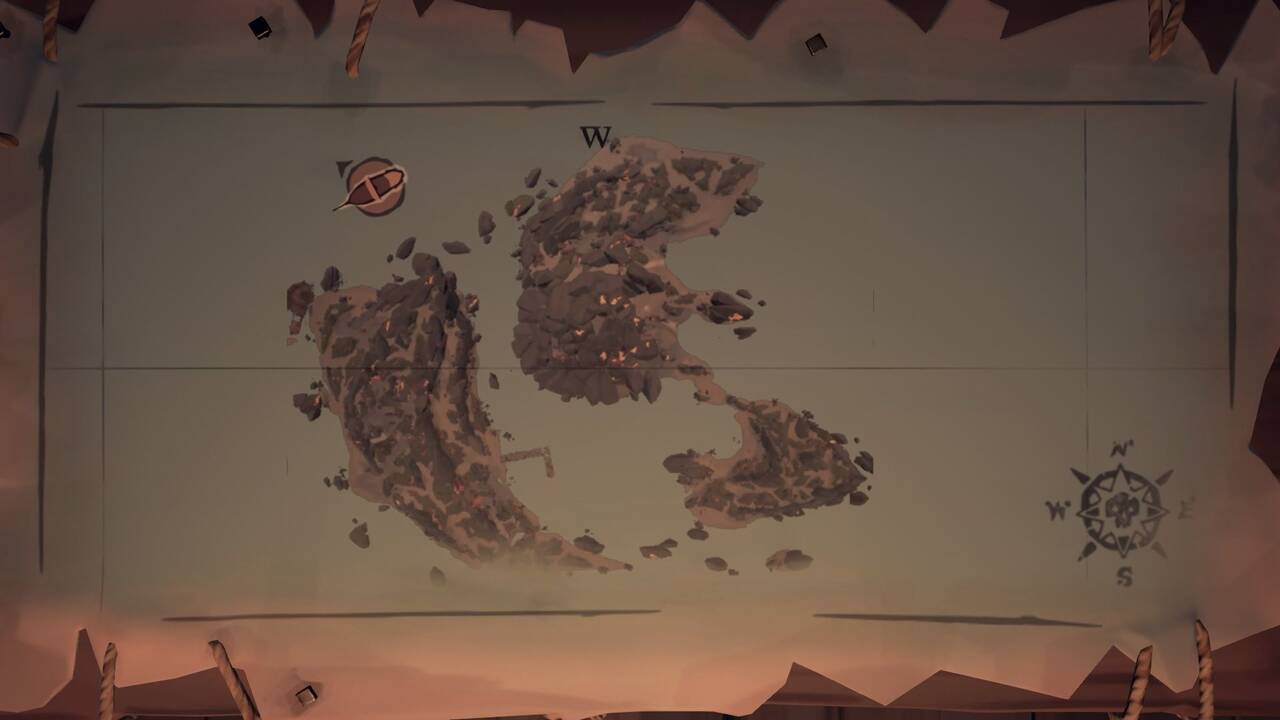
Task: Click the N point of the compass rose
Action: [x=1118, y=448]
